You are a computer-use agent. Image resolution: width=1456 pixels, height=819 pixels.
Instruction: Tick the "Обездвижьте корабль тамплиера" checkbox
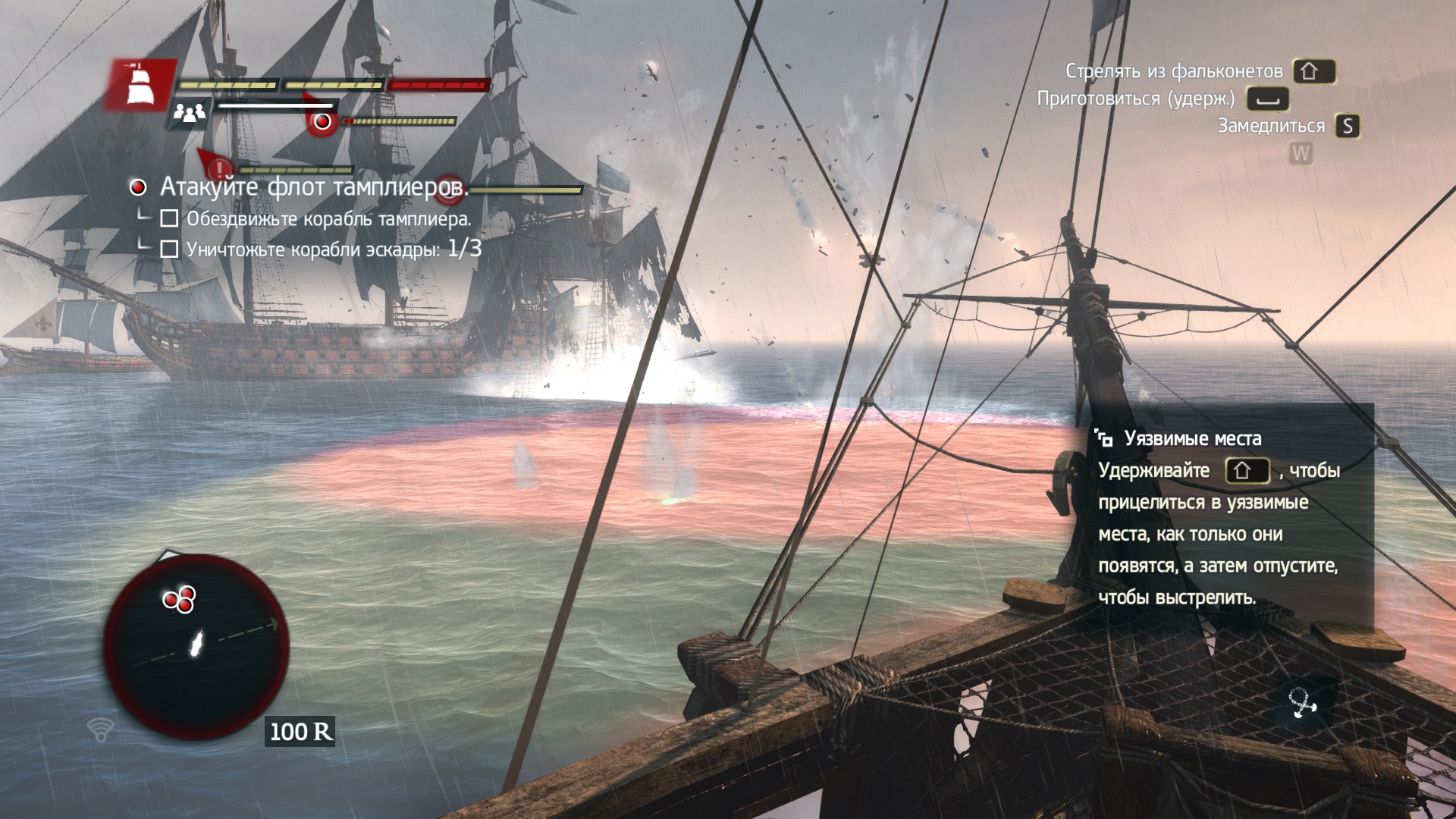[170, 219]
